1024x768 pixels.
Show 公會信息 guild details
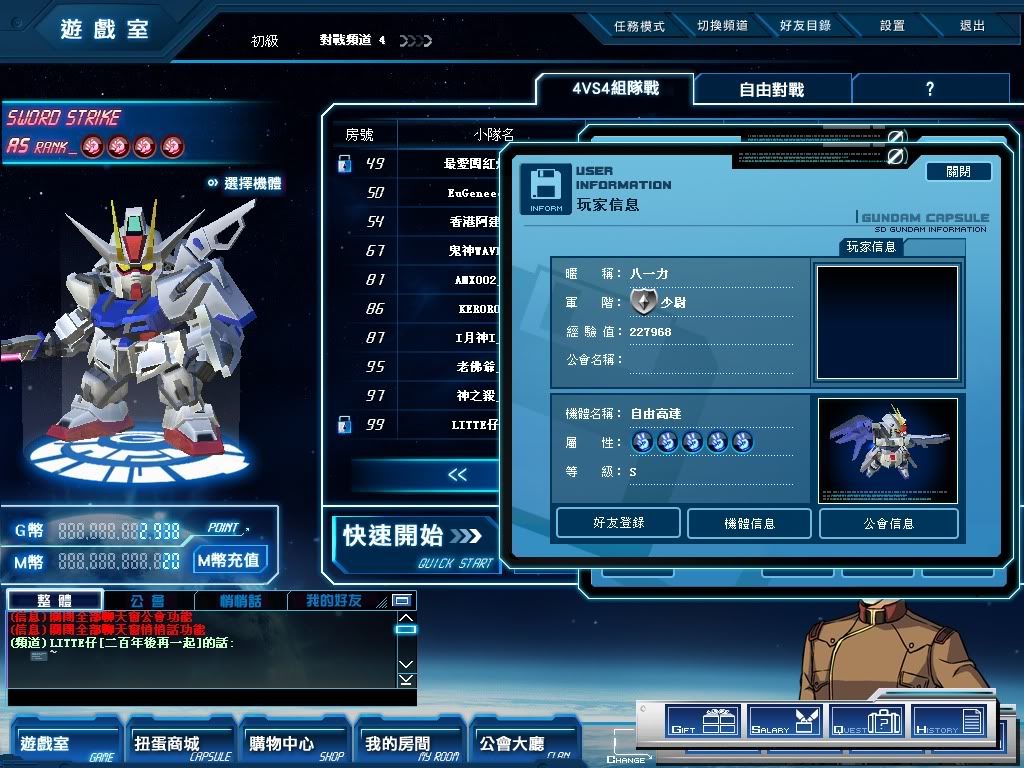pos(888,523)
